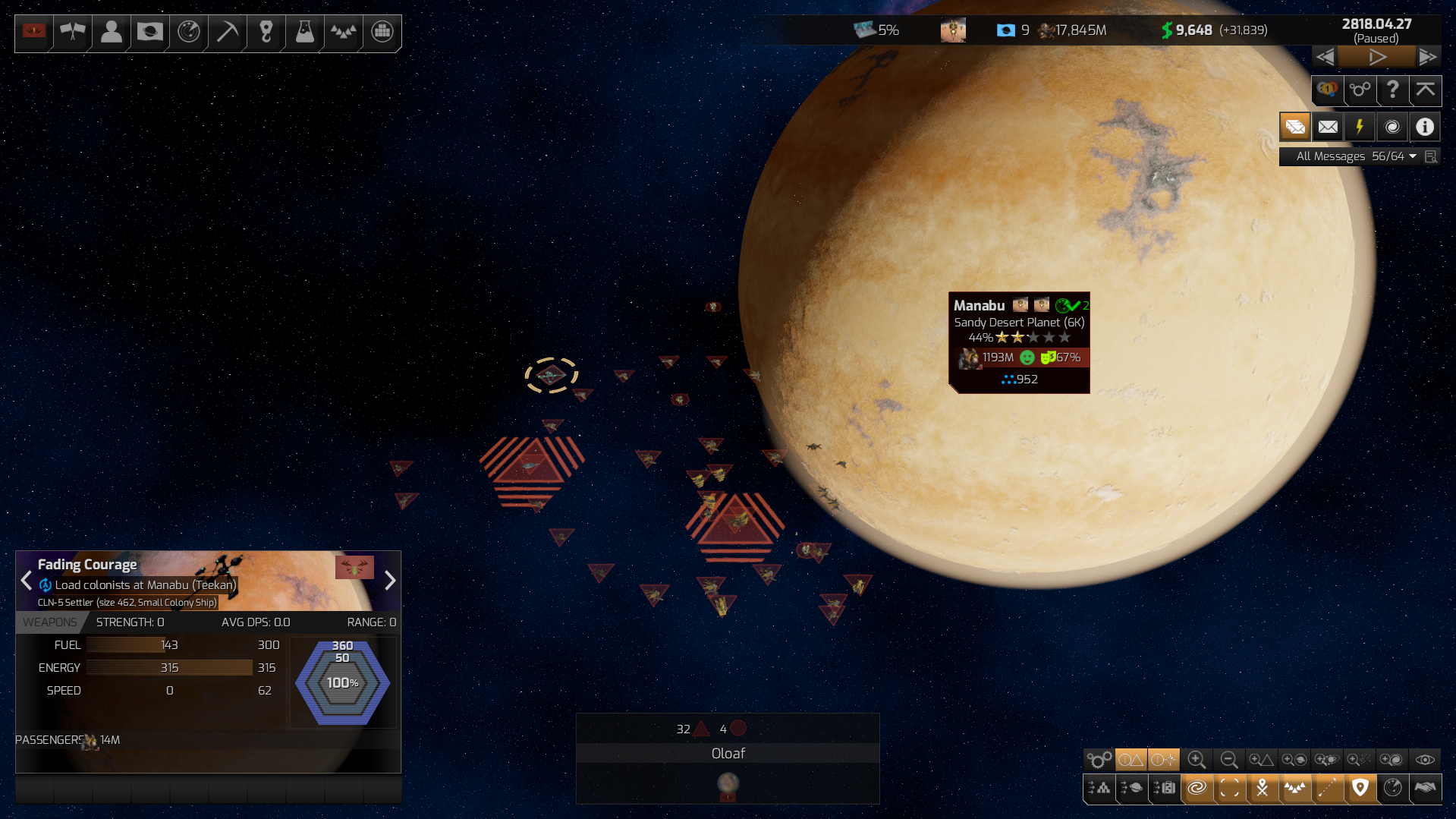The height and width of the screenshot is (819, 1456).
Task: Increase game speed with fast-forward arrow
Action: (1427, 57)
